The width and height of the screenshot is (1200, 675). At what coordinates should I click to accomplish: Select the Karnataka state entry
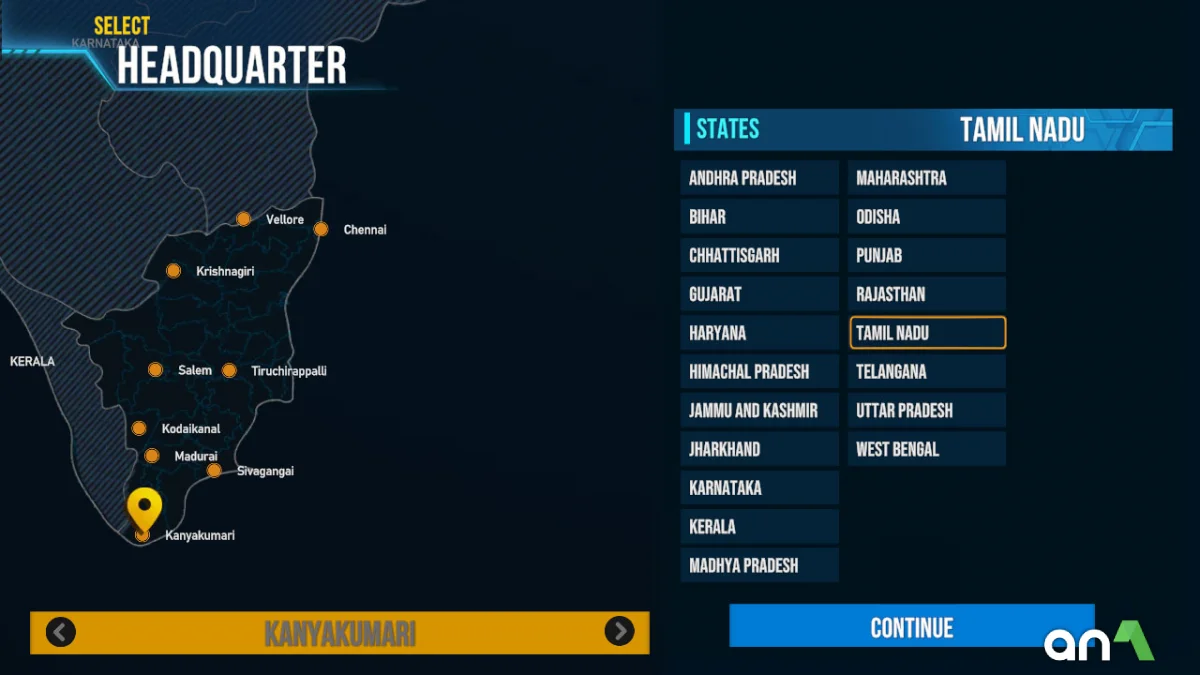(x=759, y=488)
